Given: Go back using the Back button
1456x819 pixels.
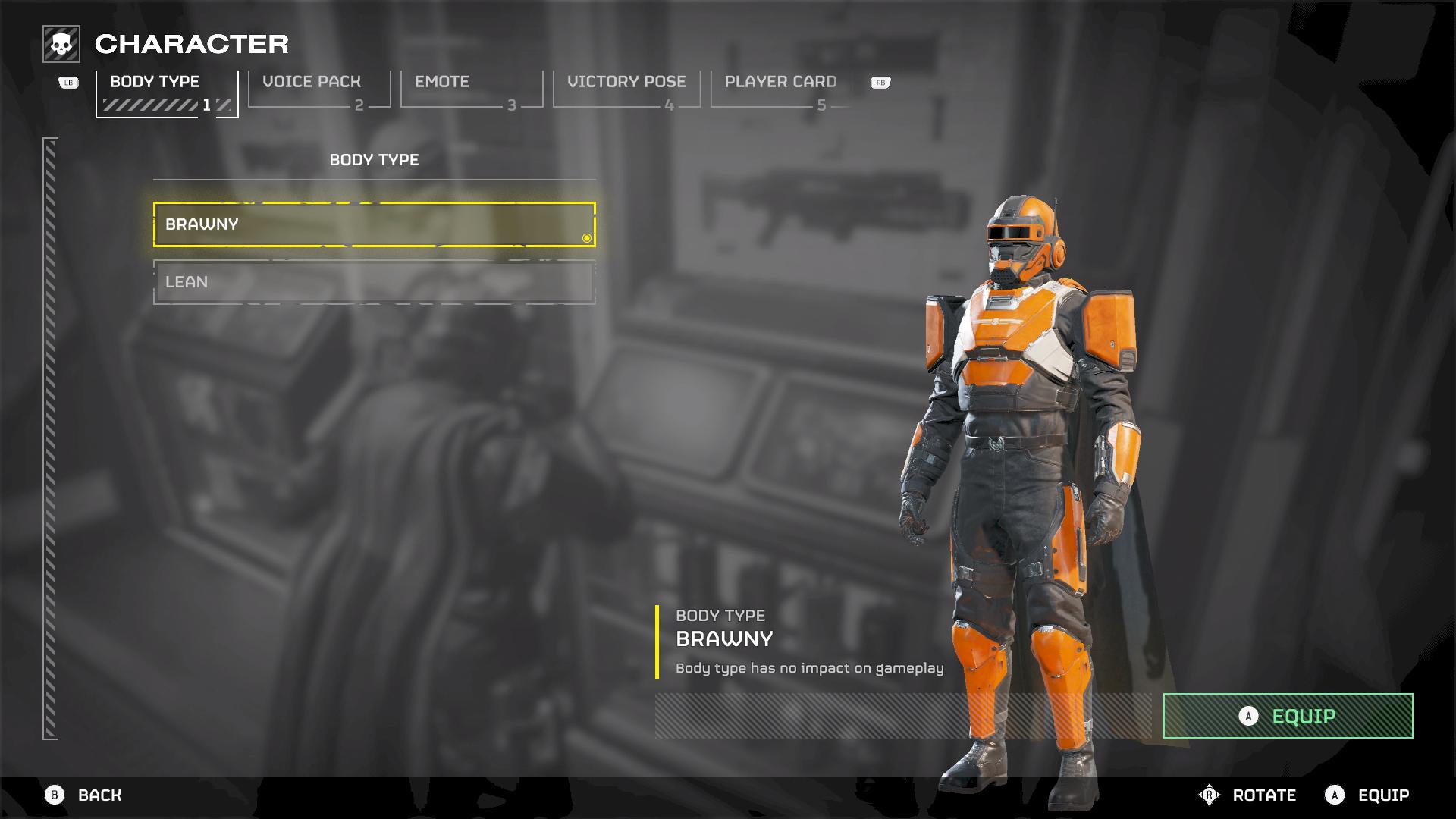Looking at the screenshot, I should pyautogui.click(x=83, y=795).
